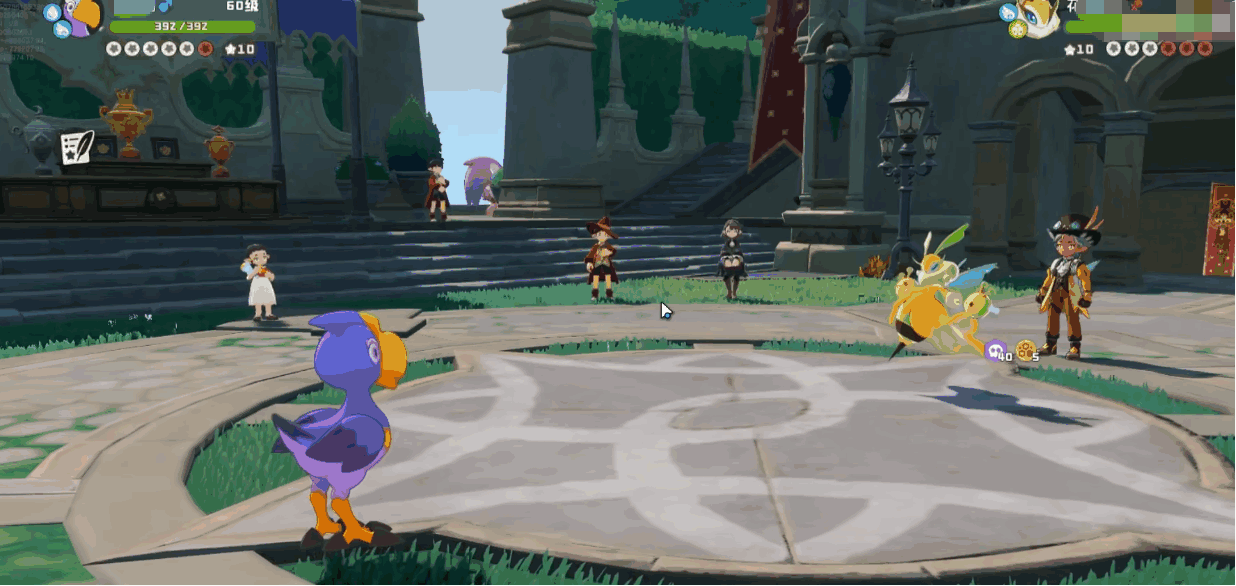Check the golden honeycomb status icon
The width and height of the screenshot is (1236, 586).
pos(1024,350)
